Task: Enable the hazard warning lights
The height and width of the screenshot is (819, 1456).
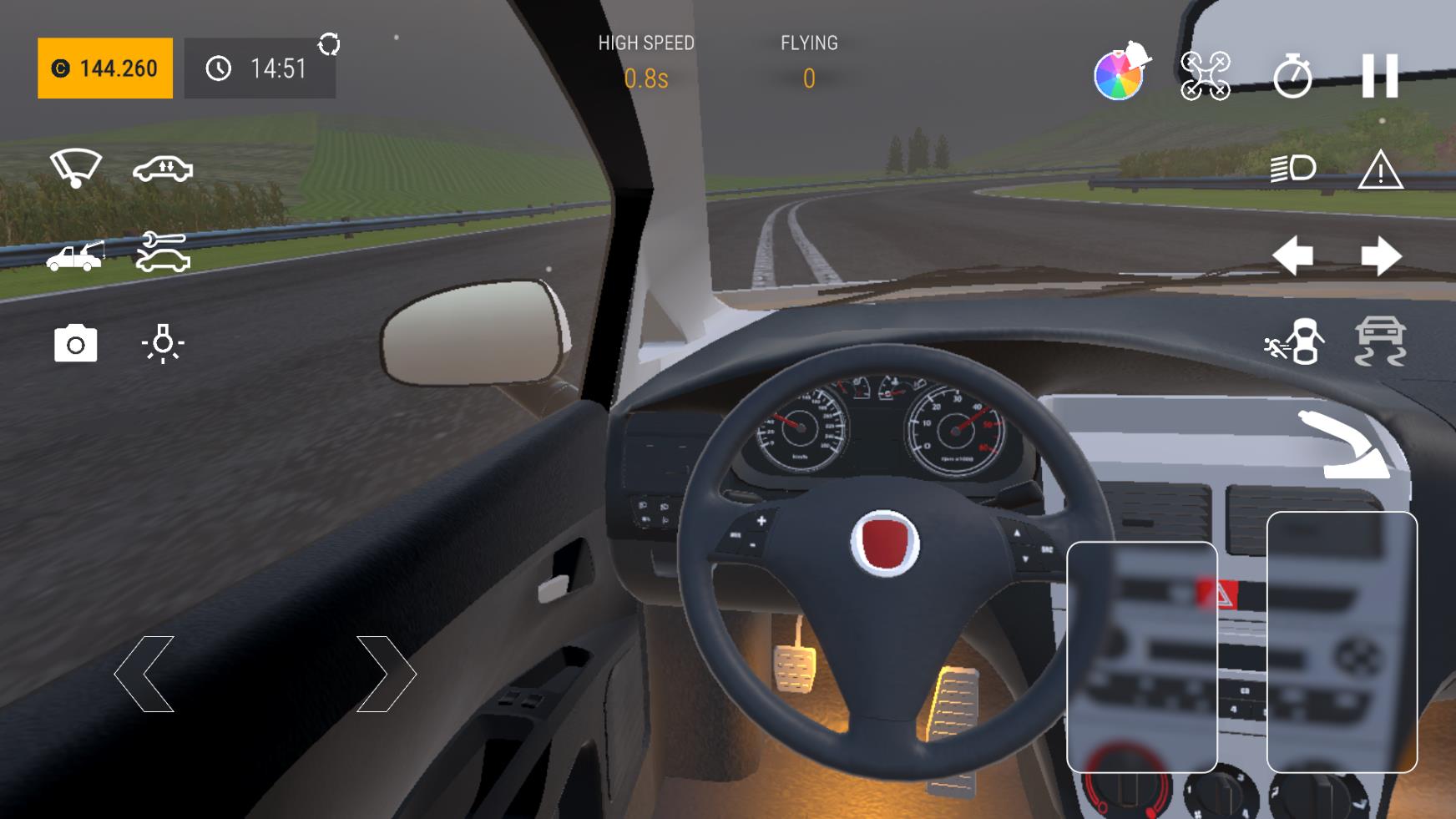Action: 1379,170
